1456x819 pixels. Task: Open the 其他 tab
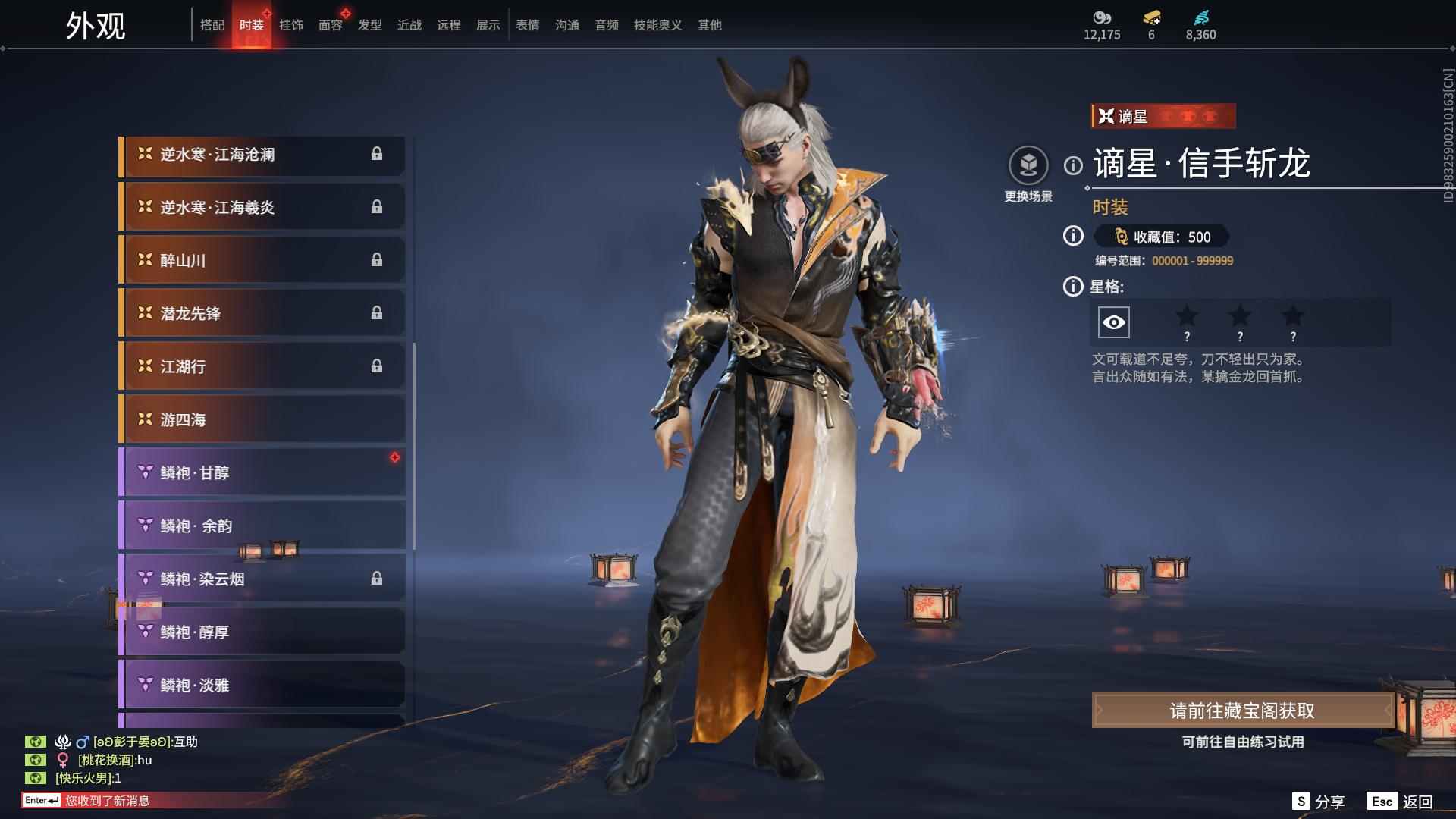710,25
